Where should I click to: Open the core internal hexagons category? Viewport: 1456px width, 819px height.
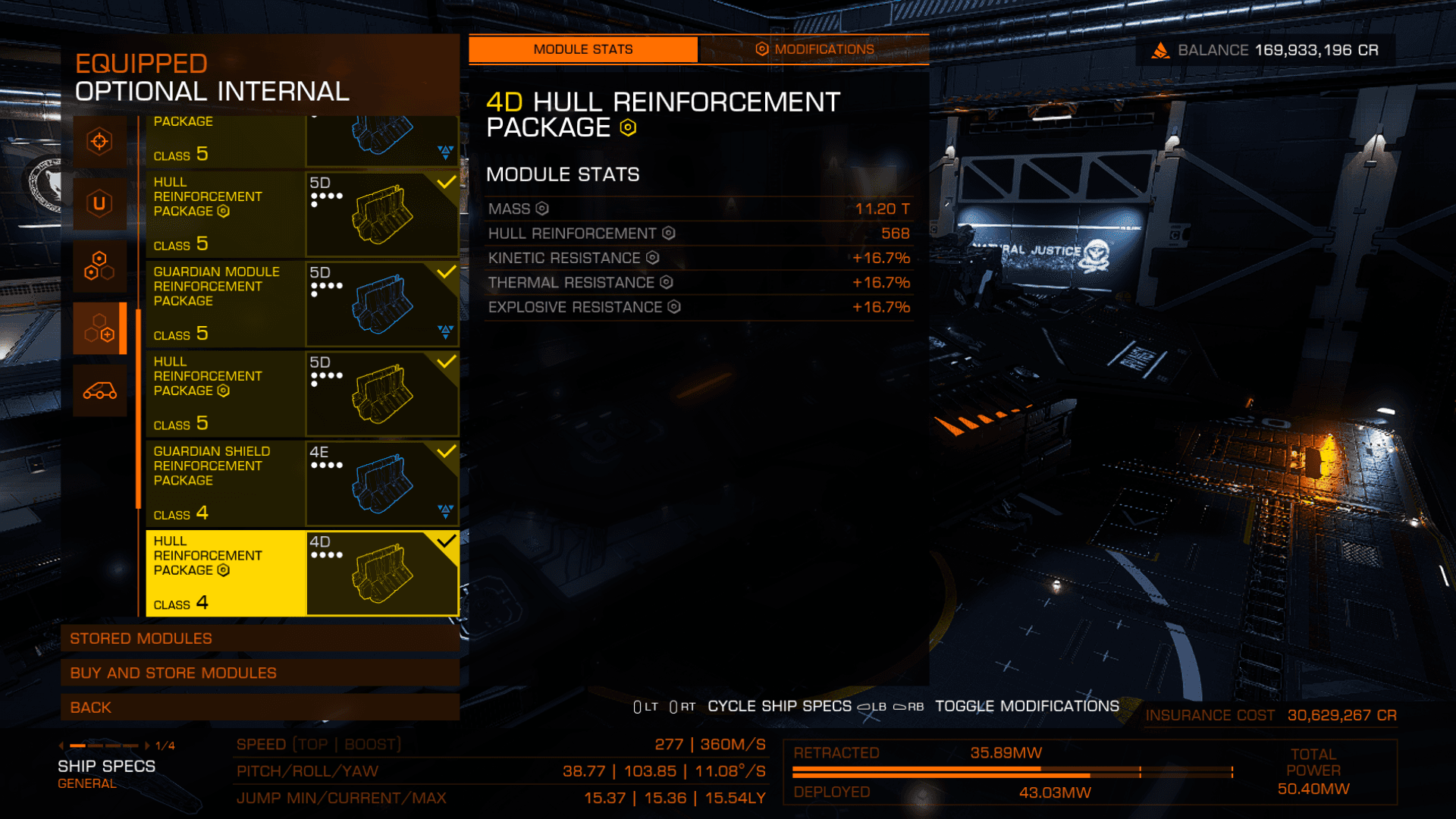tap(99, 265)
